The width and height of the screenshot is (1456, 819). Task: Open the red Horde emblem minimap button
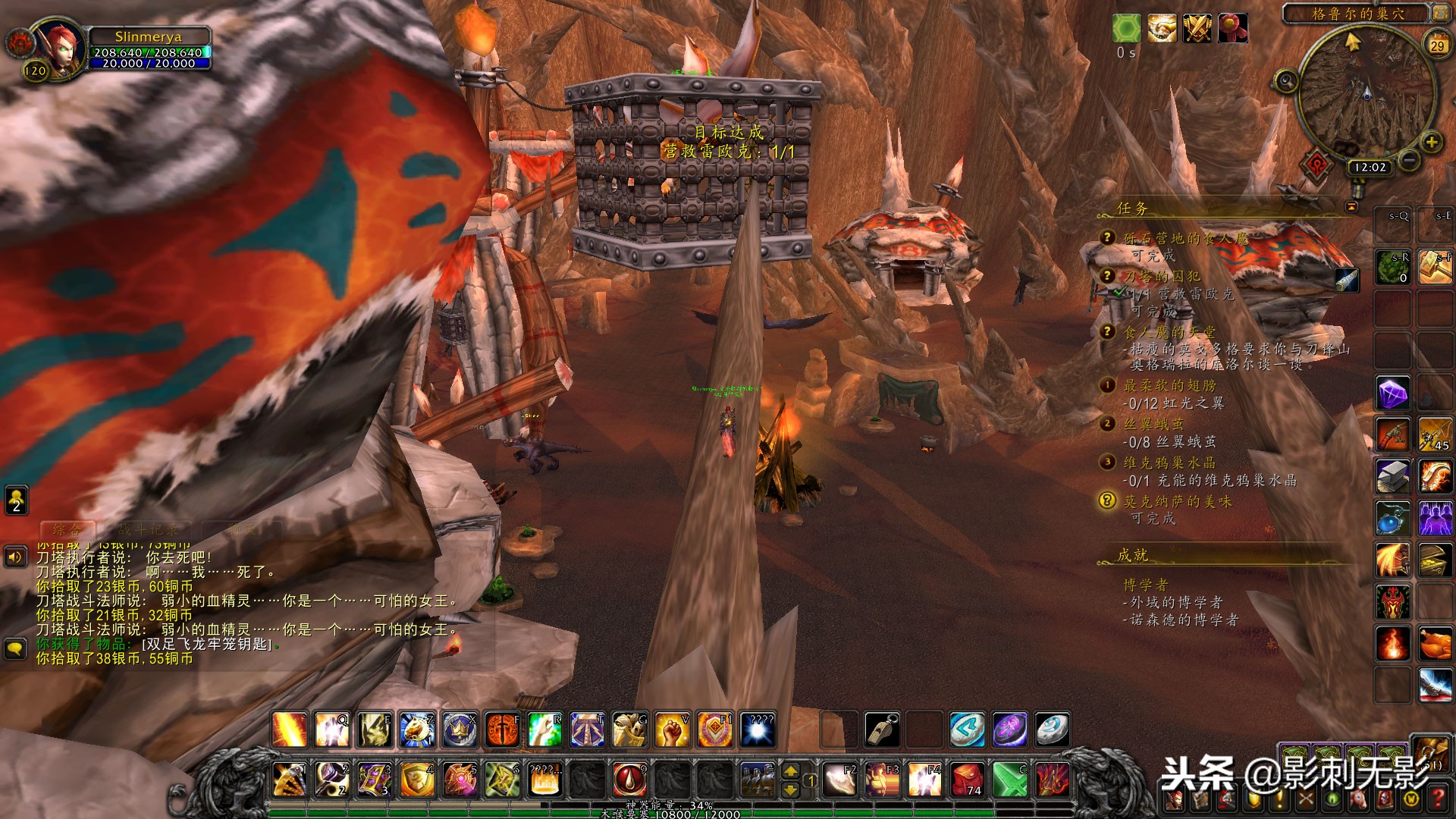click(x=1318, y=163)
